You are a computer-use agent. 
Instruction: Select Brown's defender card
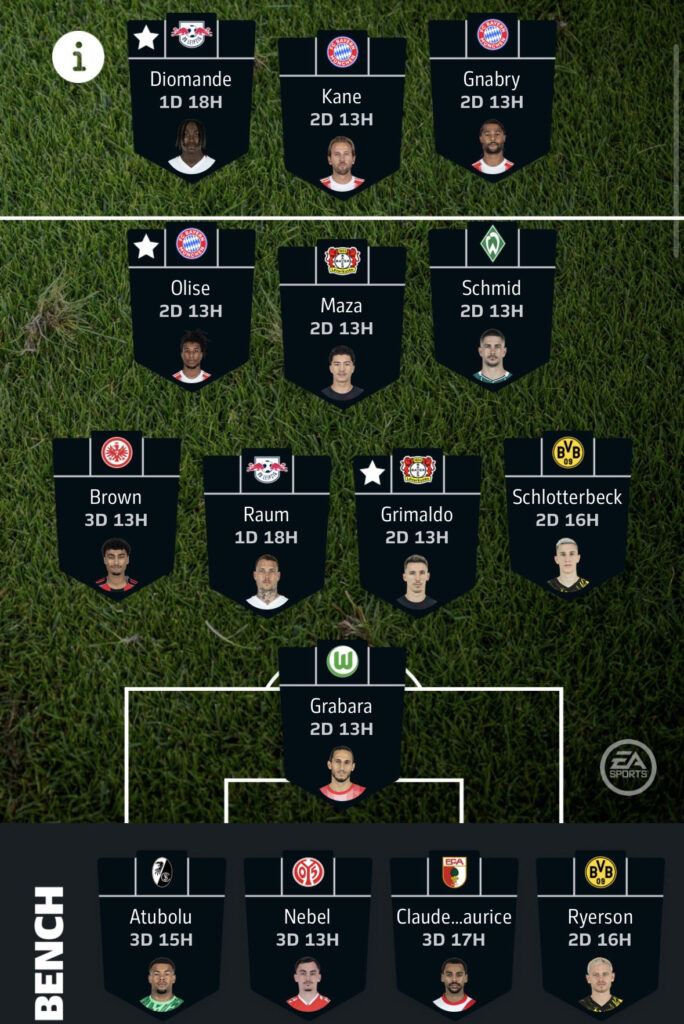pos(116,518)
